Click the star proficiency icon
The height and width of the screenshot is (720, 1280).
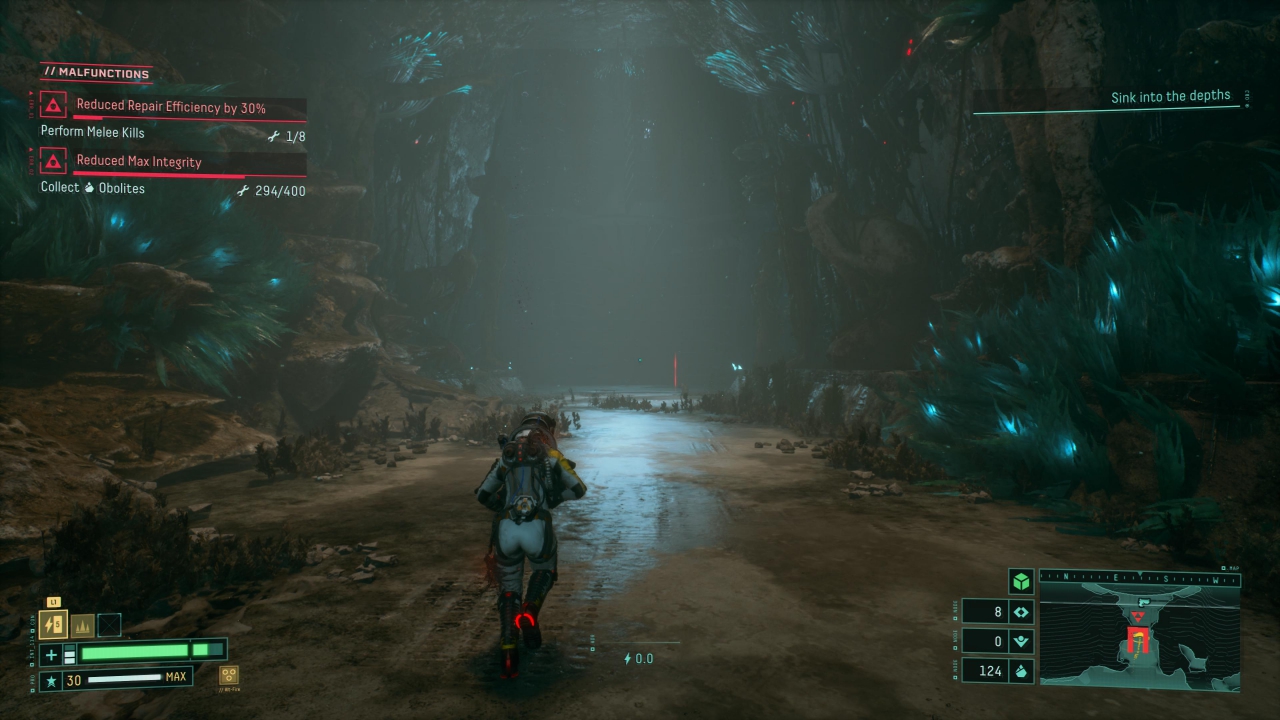coord(50,681)
